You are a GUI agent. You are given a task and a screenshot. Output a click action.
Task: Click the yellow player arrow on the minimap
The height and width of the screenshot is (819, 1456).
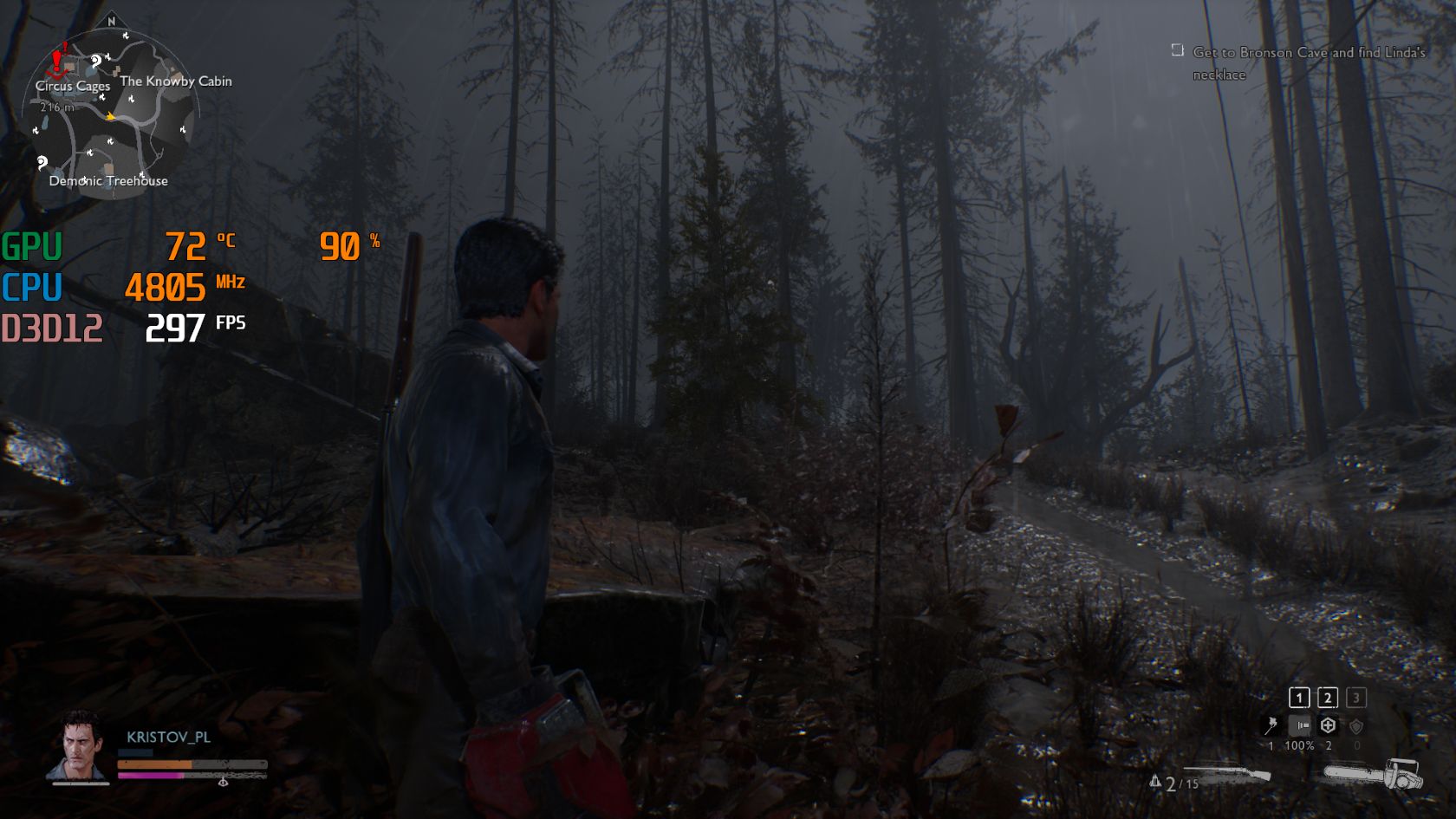pyautogui.click(x=111, y=117)
